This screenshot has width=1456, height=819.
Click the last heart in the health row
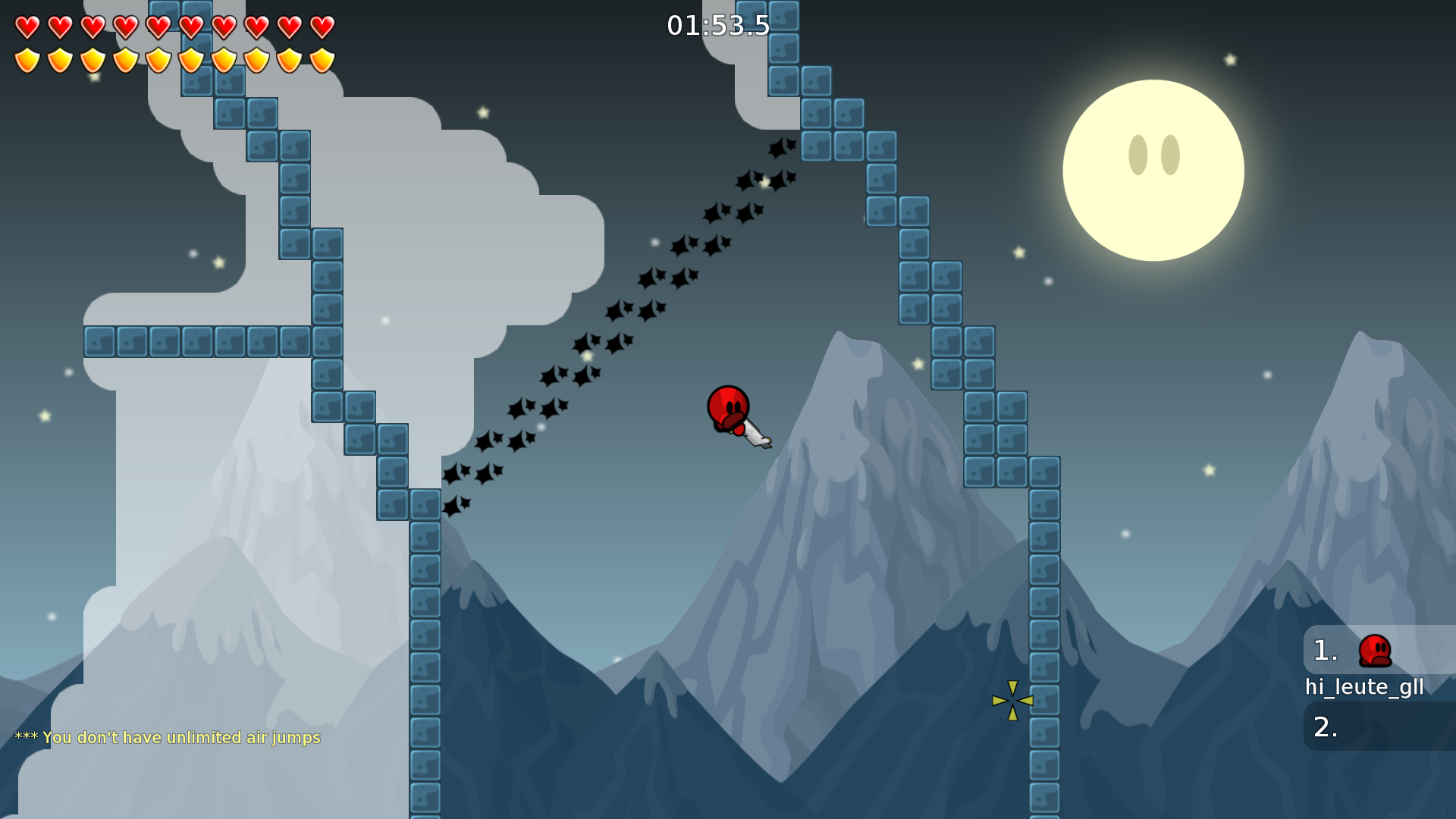(x=322, y=27)
